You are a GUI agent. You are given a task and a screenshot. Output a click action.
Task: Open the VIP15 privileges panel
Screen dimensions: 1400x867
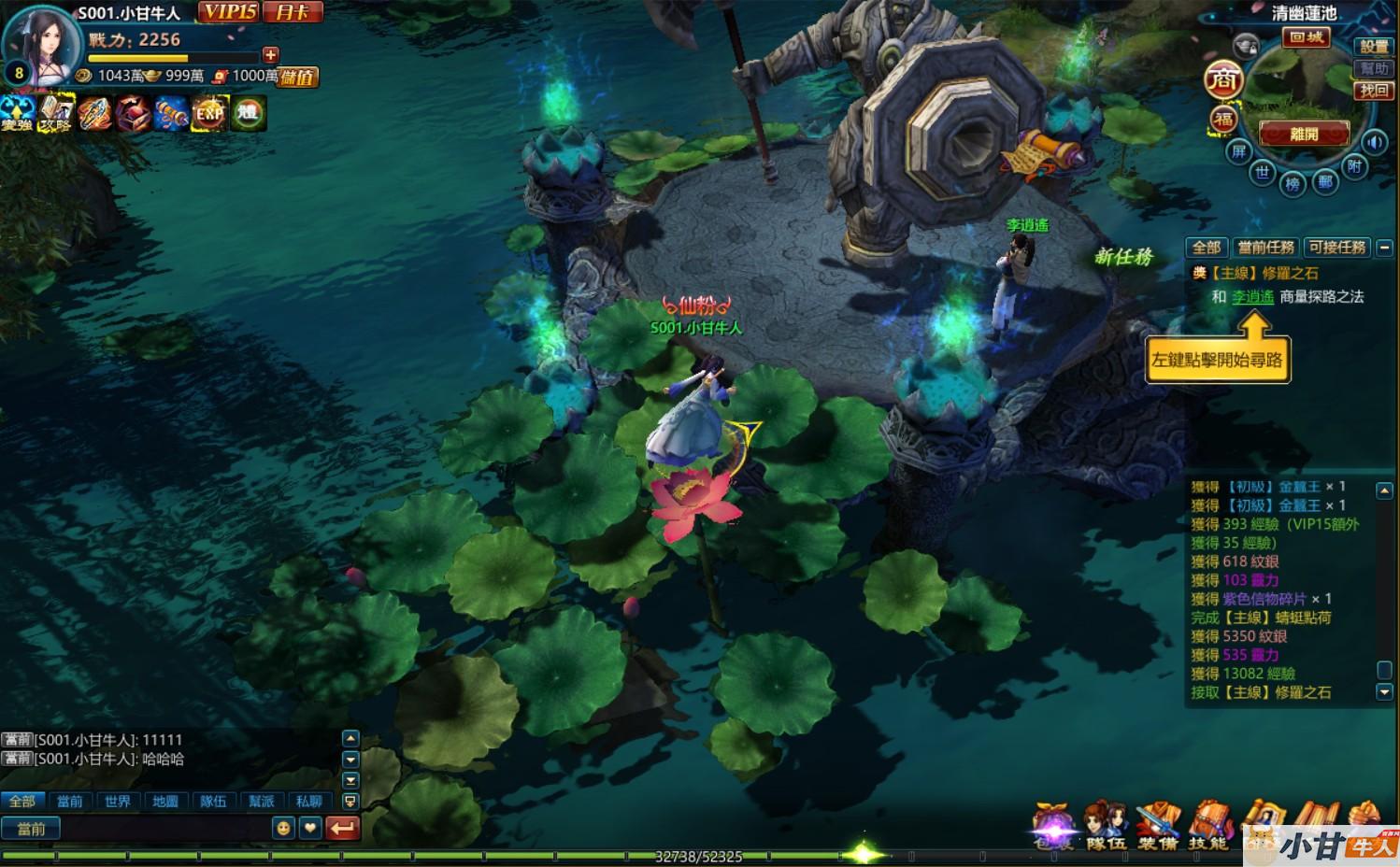click(x=228, y=12)
